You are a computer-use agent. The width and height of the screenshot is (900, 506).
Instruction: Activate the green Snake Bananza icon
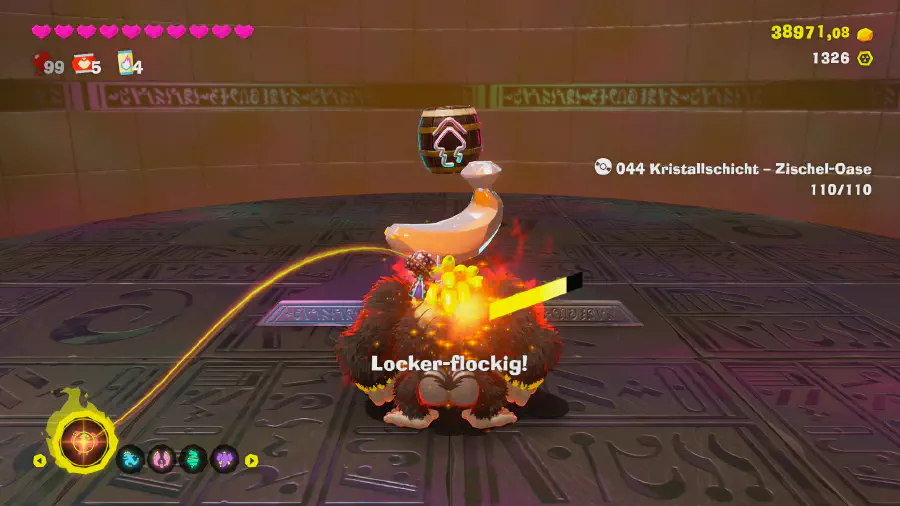tap(193, 460)
